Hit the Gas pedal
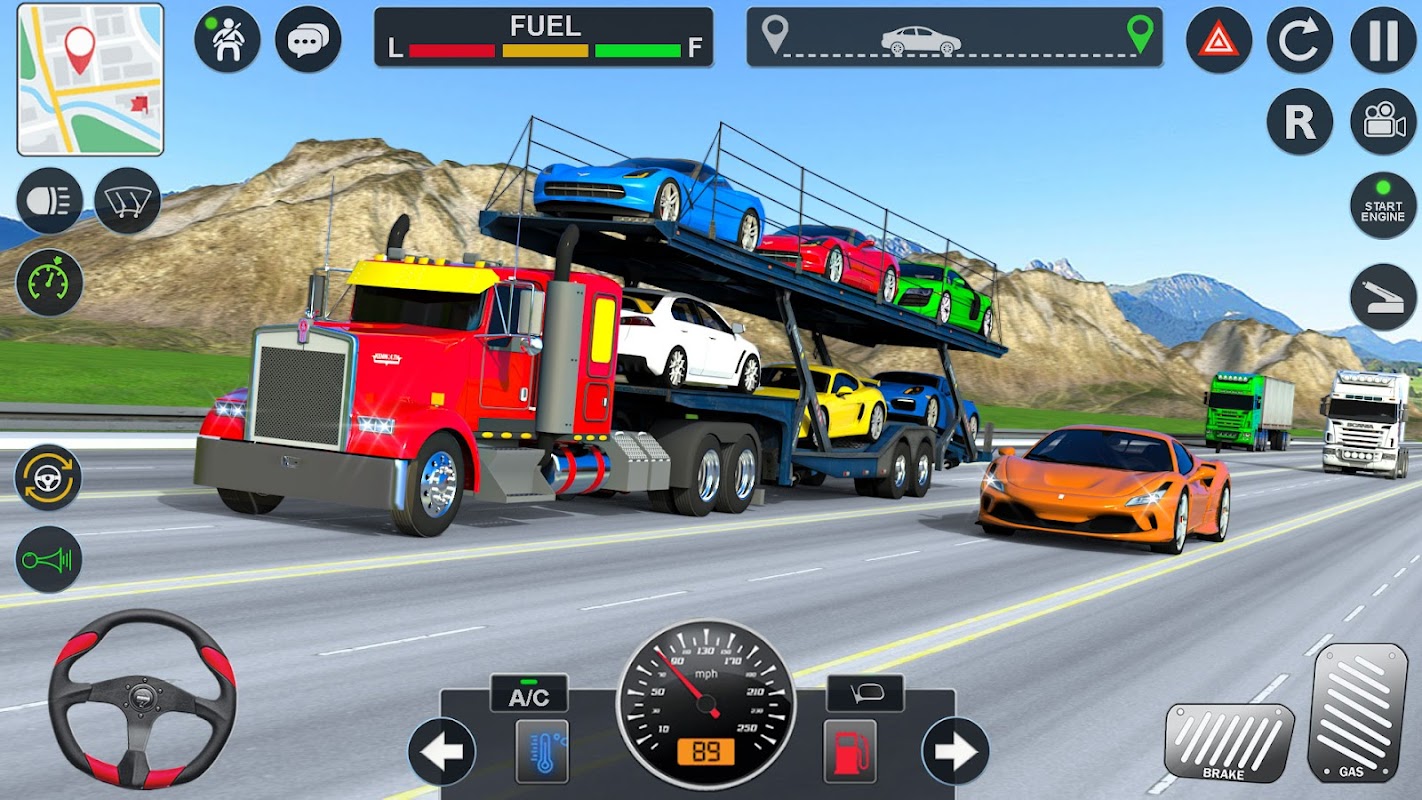Image resolution: width=1422 pixels, height=800 pixels. (1357, 712)
